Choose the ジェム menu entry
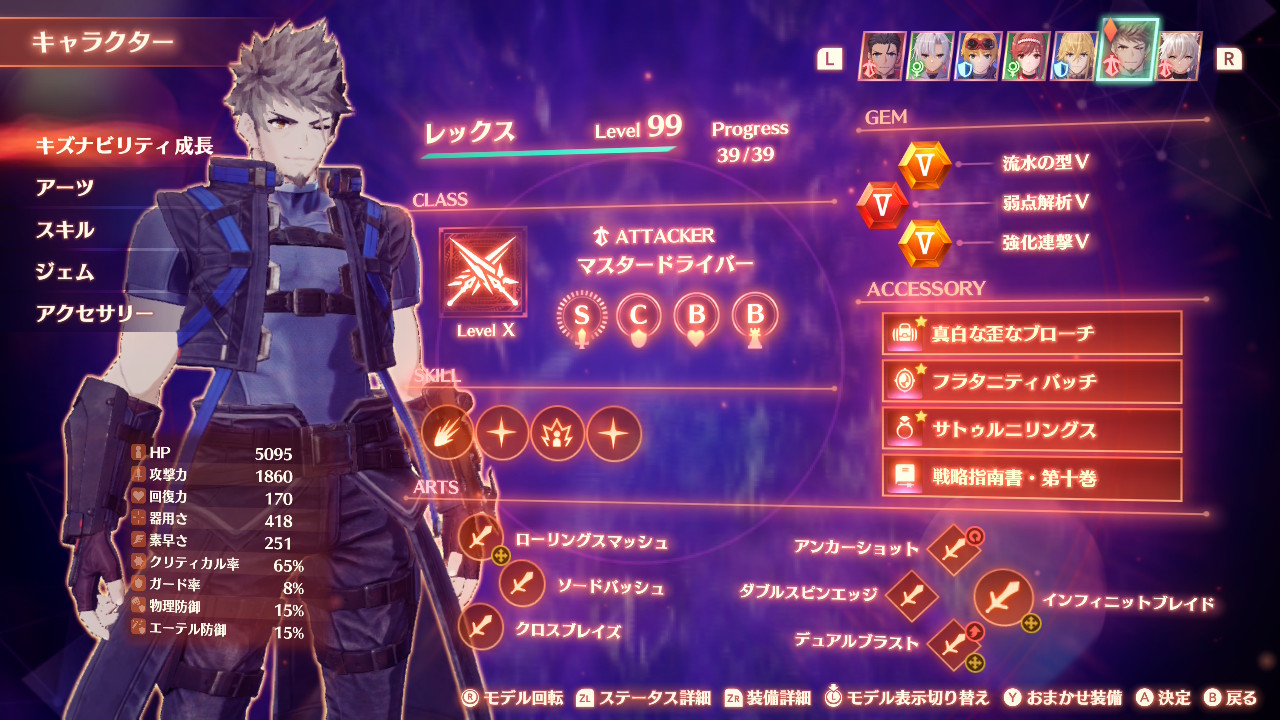The image size is (1280, 720). coord(65,272)
